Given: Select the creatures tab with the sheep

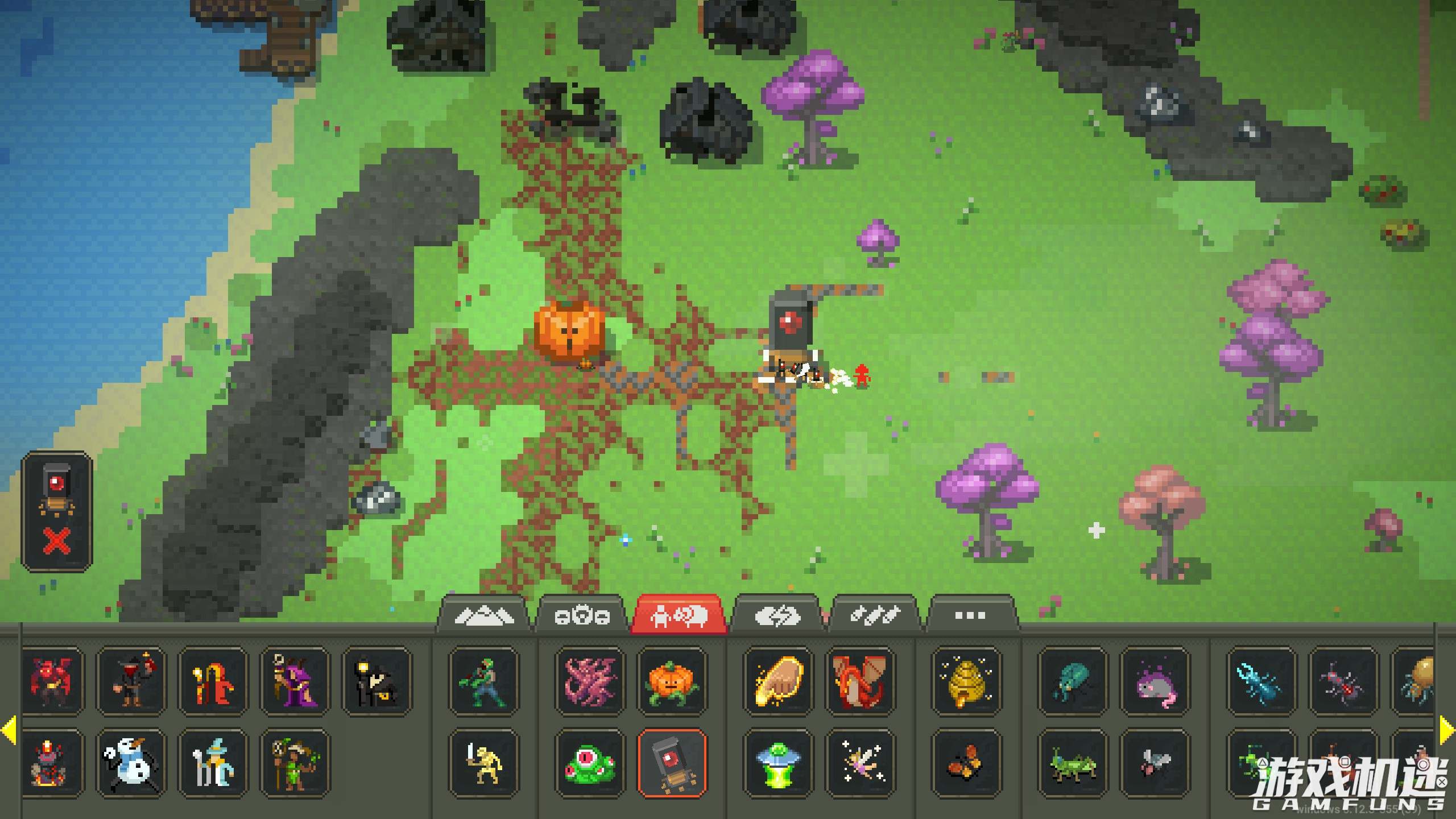Looking at the screenshot, I should click(x=679, y=615).
